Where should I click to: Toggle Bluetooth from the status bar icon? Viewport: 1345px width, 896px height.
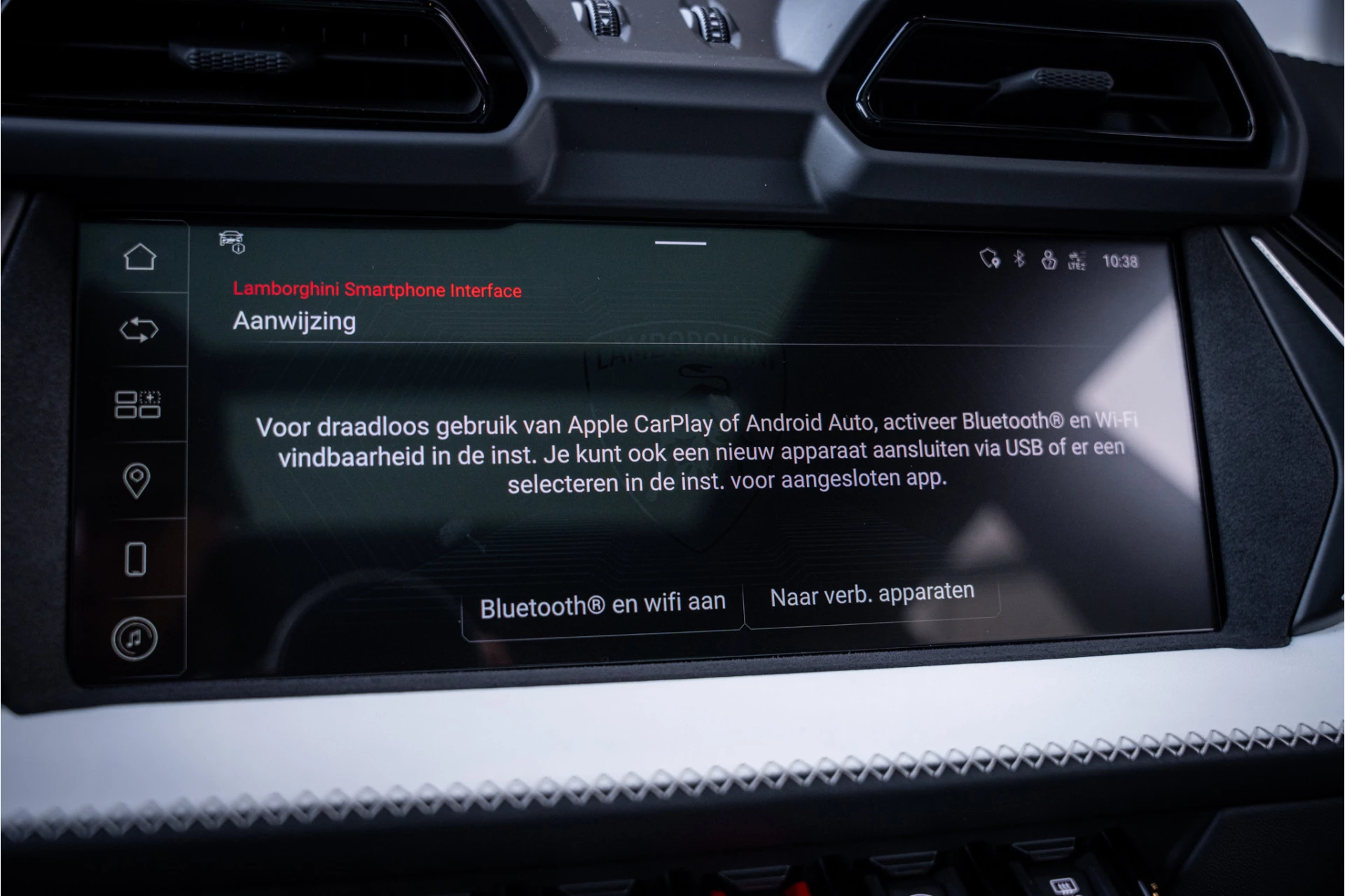point(1019,258)
